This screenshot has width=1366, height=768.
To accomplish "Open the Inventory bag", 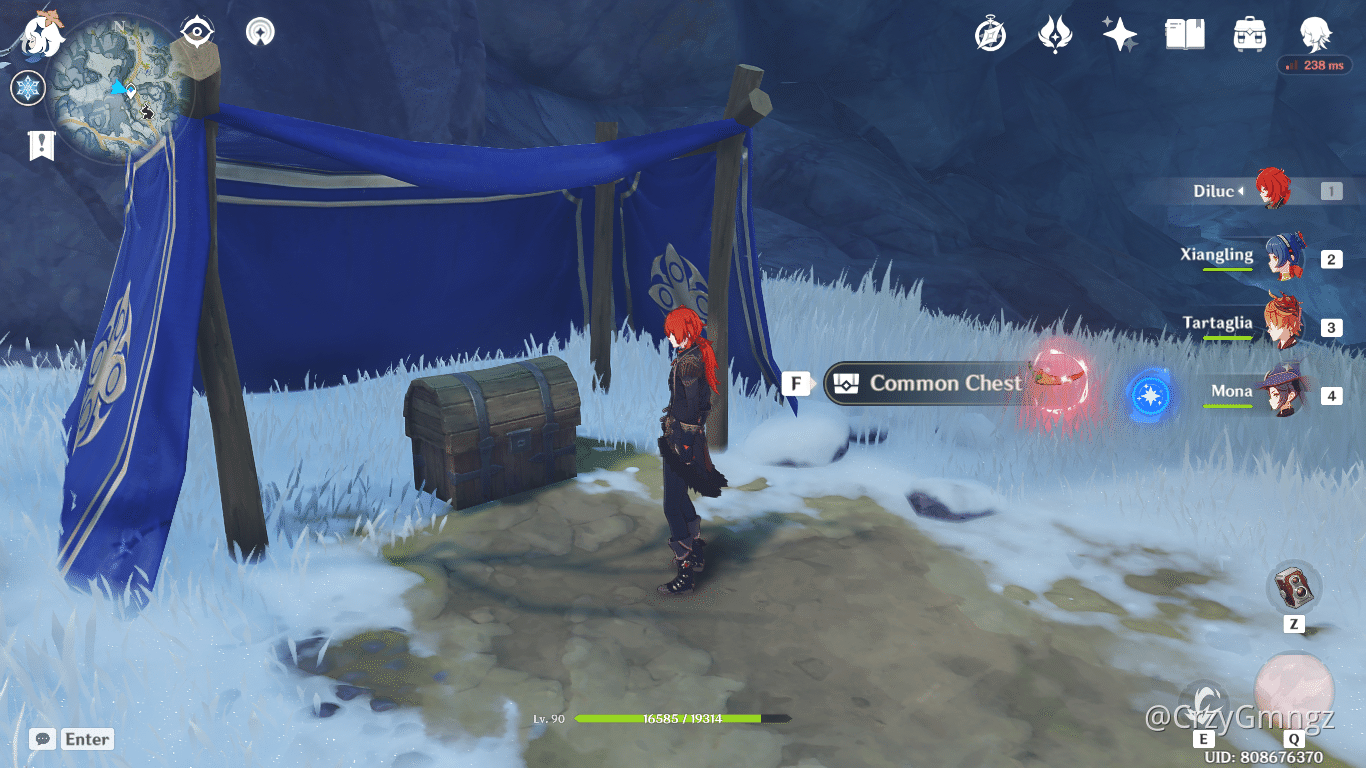I will [1249, 33].
